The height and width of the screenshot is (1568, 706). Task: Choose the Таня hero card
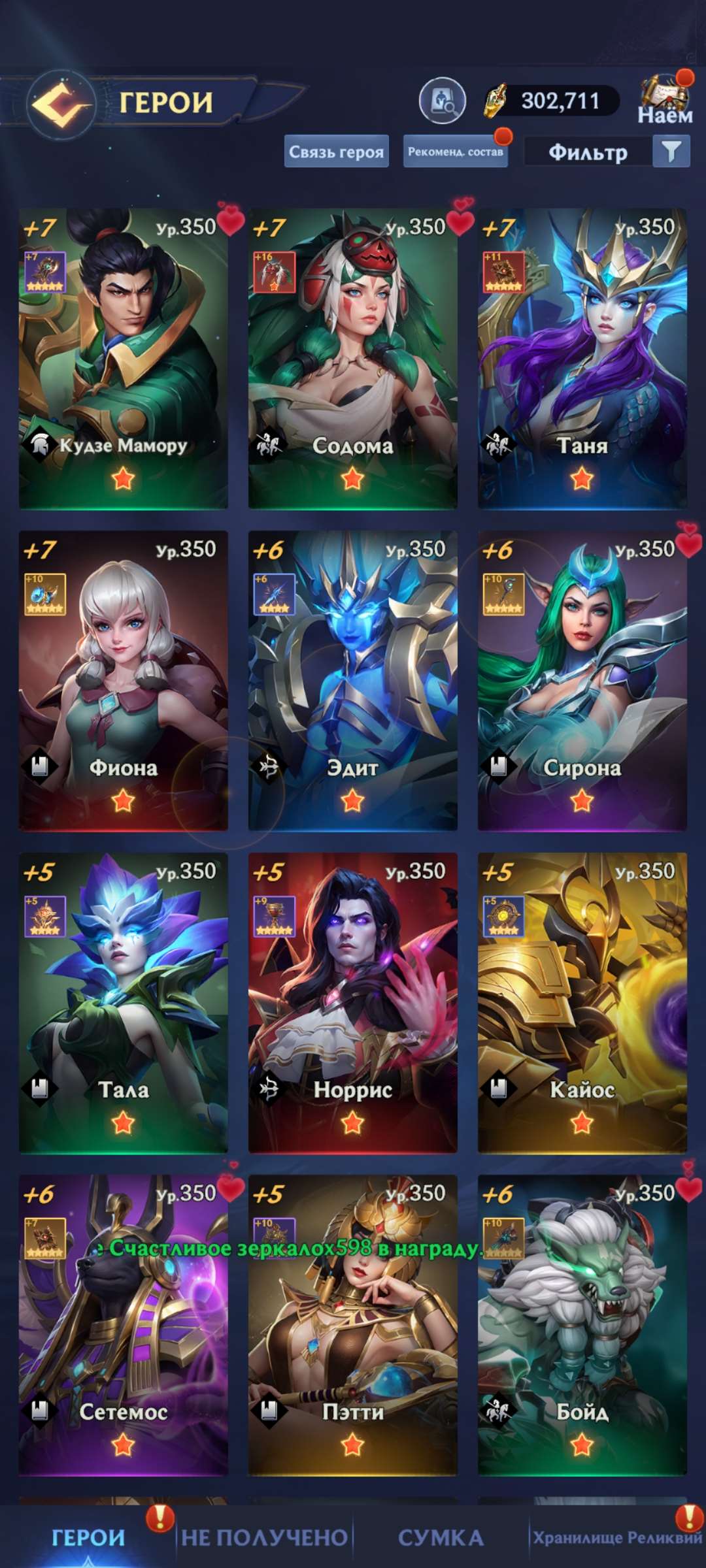[x=582, y=358]
